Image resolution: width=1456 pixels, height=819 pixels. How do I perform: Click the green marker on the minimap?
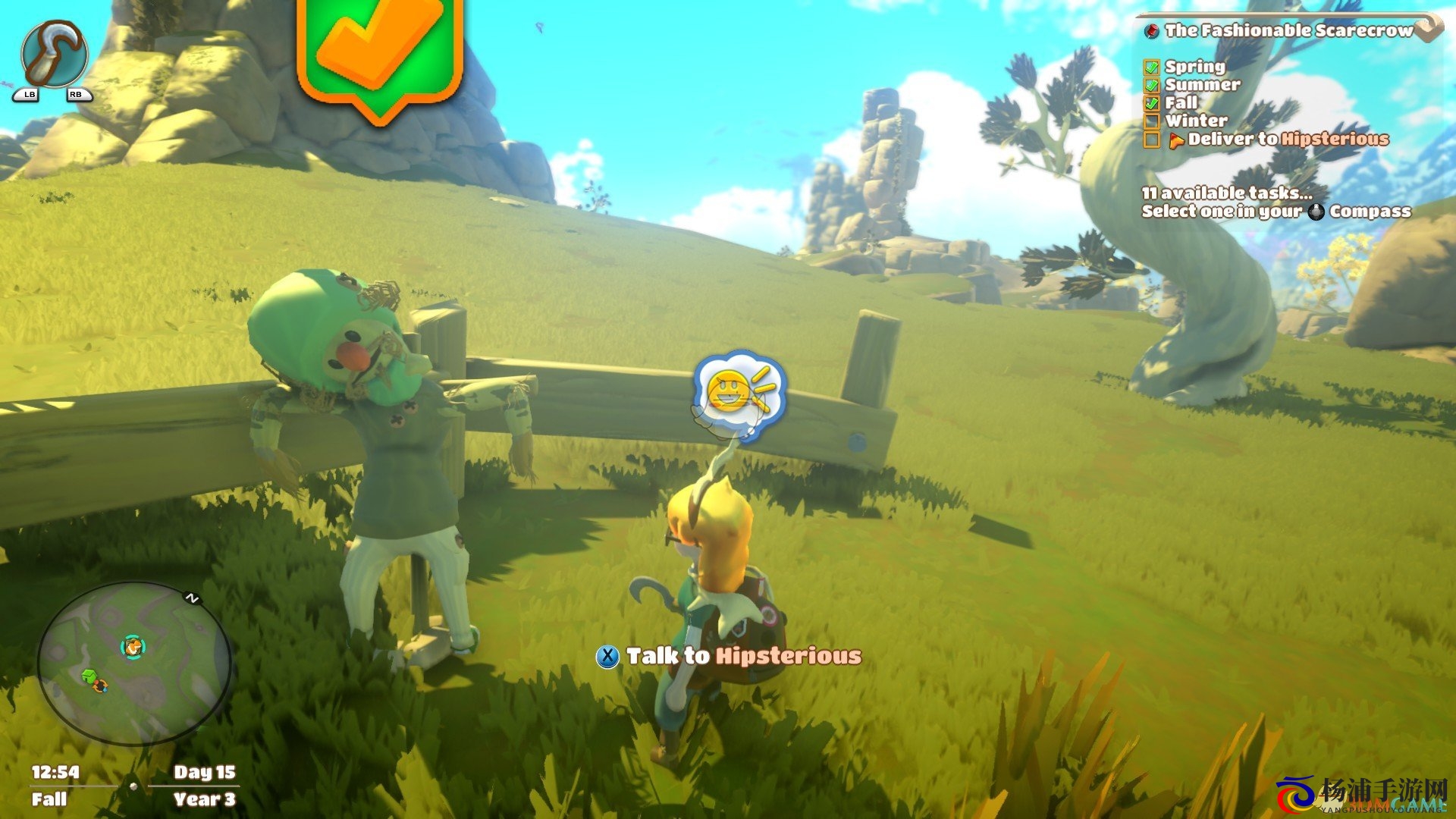coord(89,675)
